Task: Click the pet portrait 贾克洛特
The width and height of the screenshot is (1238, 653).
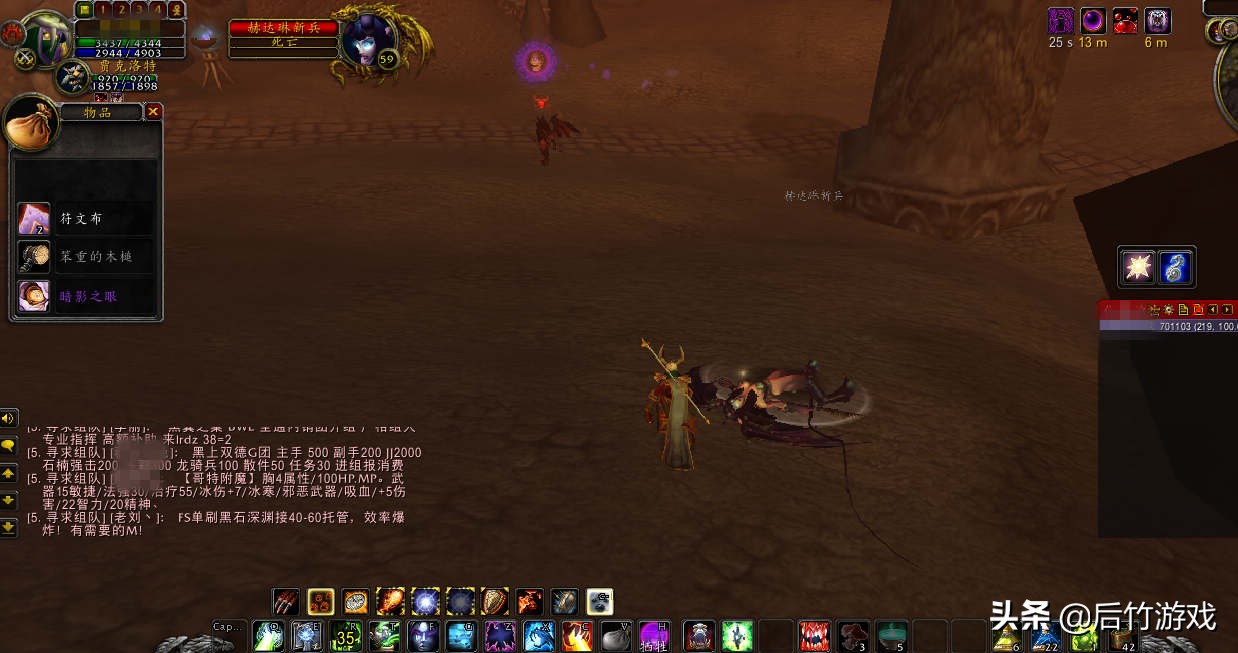Action: coord(72,76)
